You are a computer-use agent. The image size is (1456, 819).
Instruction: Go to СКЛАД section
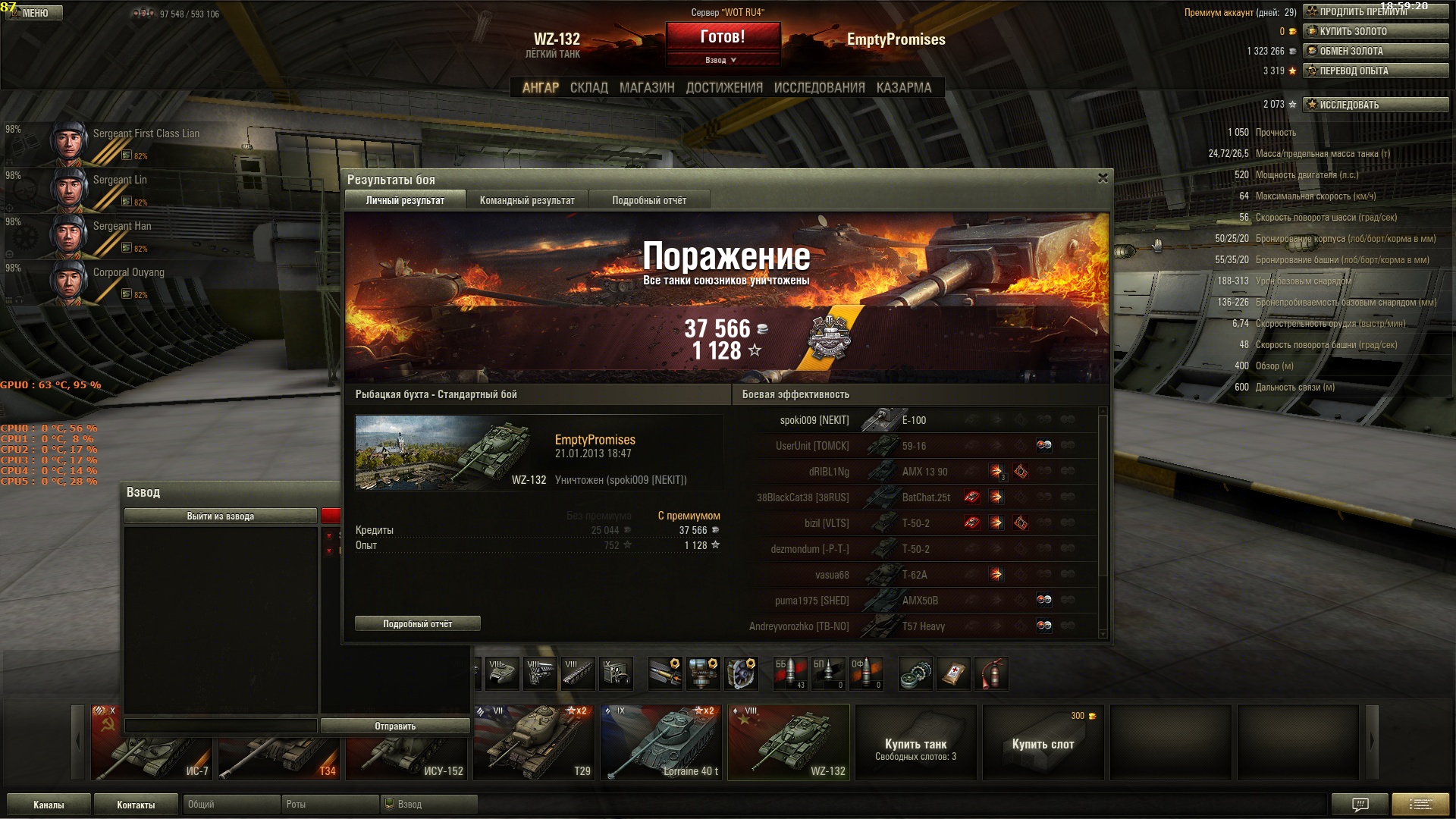pyautogui.click(x=588, y=88)
